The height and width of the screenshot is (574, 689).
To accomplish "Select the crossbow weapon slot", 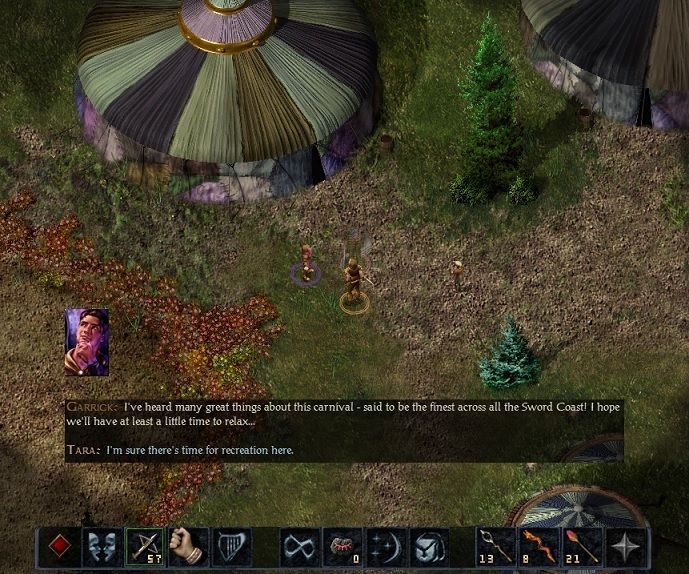I will pos(145,547).
